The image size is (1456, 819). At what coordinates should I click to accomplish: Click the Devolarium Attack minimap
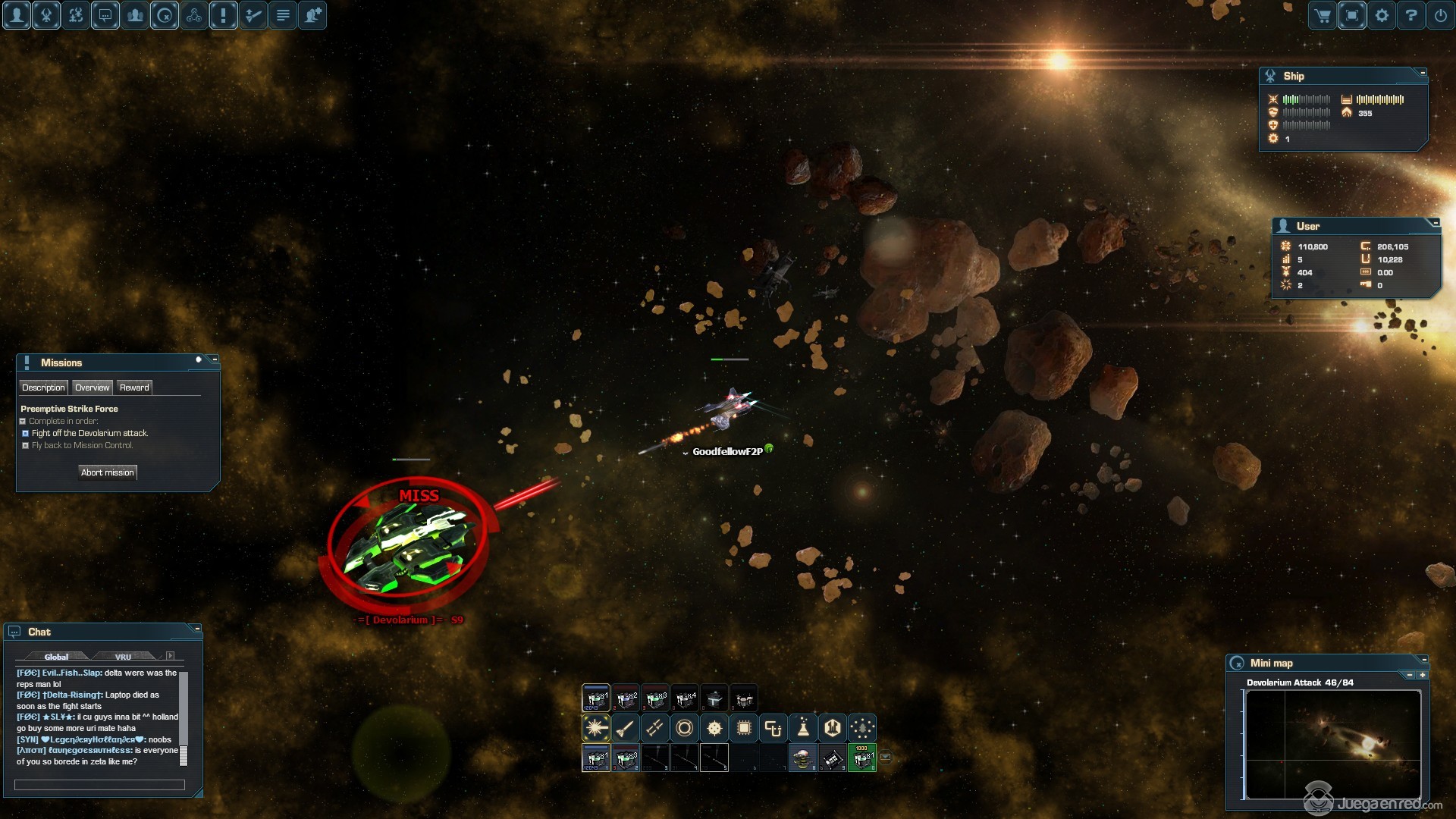pyautogui.click(x=1333, y=744)
